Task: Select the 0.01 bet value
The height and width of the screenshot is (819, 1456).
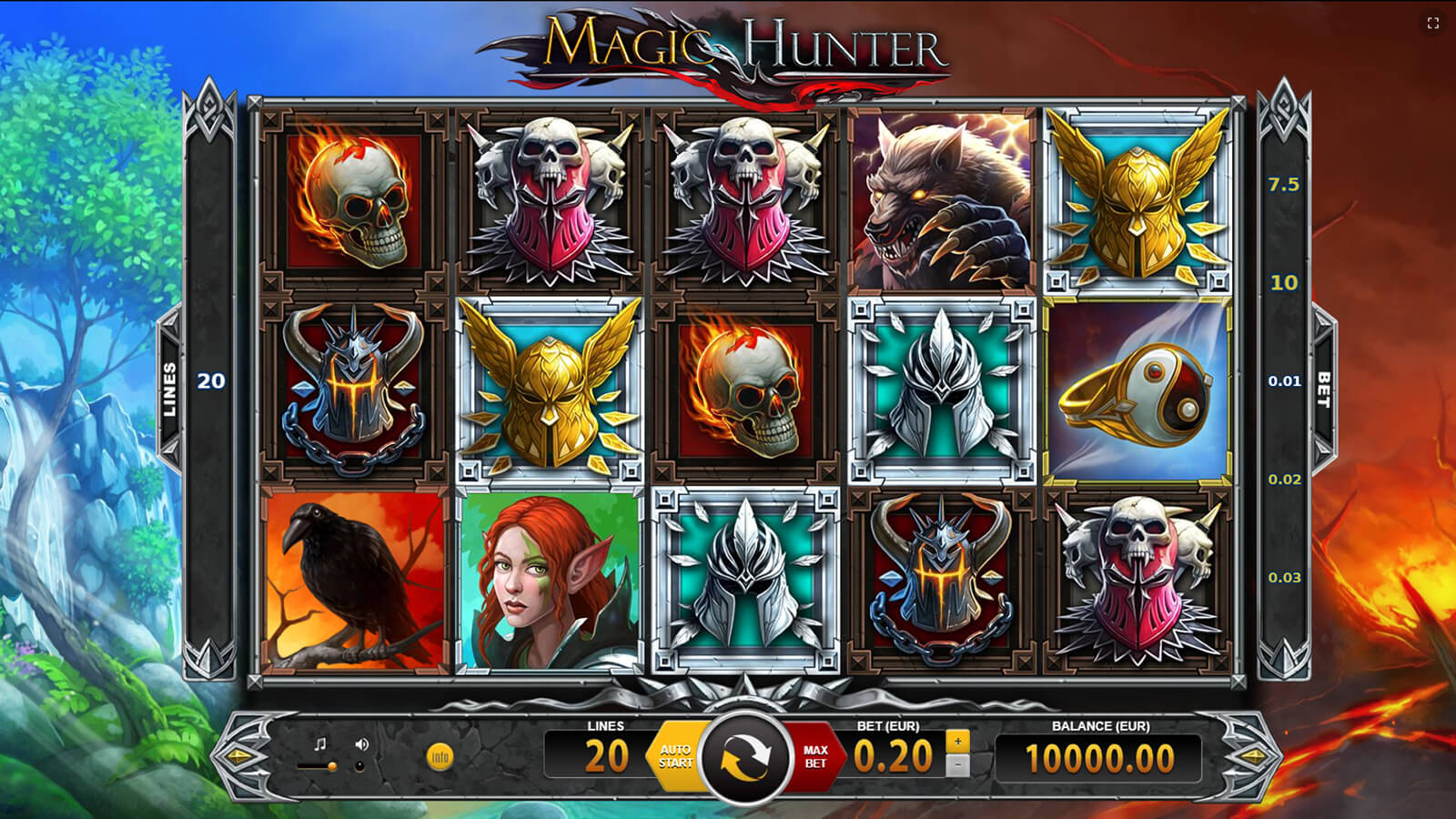Action: click(1284, 381)
